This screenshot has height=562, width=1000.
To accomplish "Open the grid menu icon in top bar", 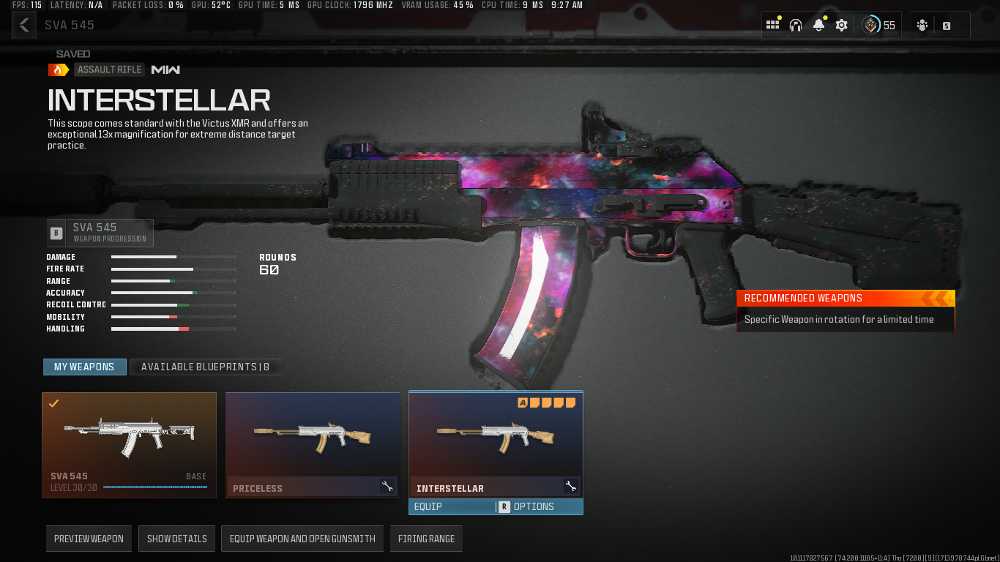I will point(773,25).
